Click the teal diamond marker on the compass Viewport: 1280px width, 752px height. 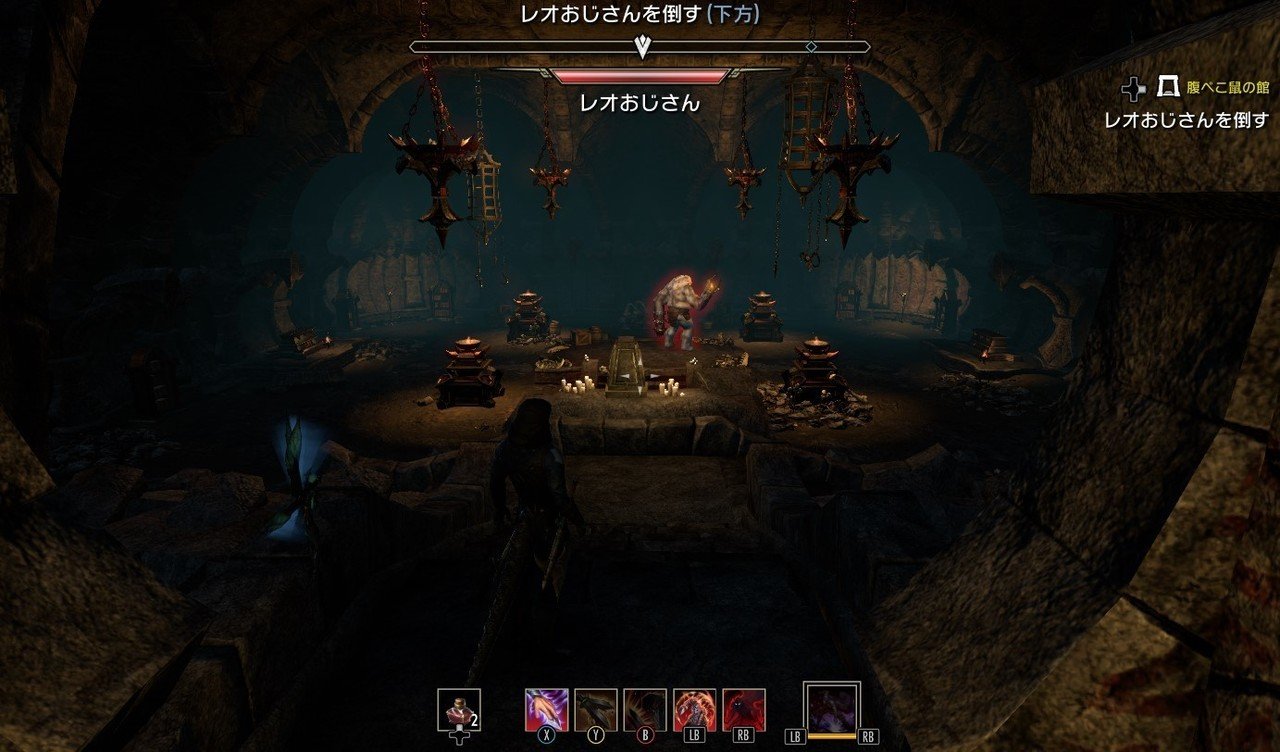click(810, 46)
